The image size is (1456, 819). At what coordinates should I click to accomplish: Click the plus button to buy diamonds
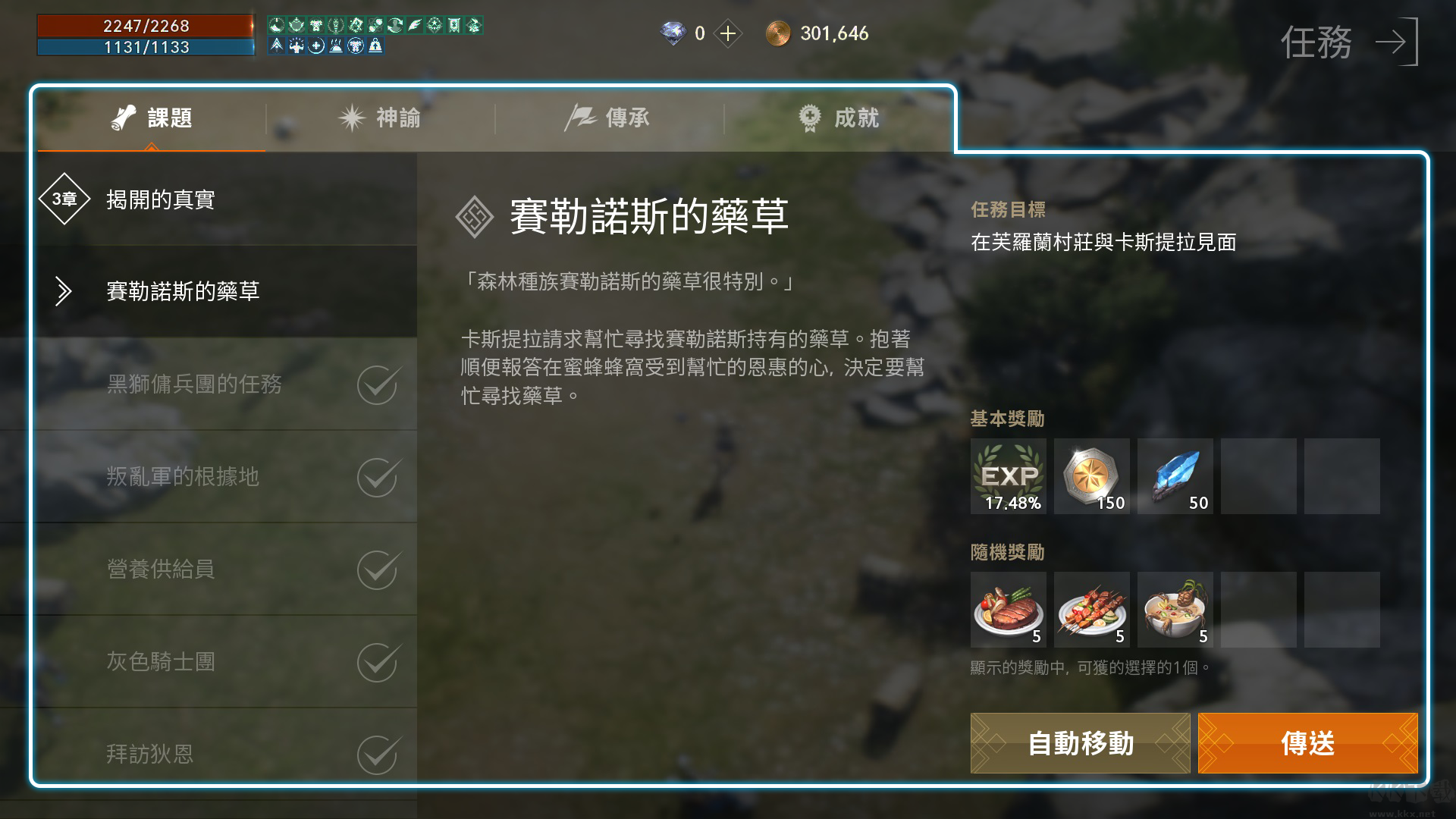[x=728, y=33]
